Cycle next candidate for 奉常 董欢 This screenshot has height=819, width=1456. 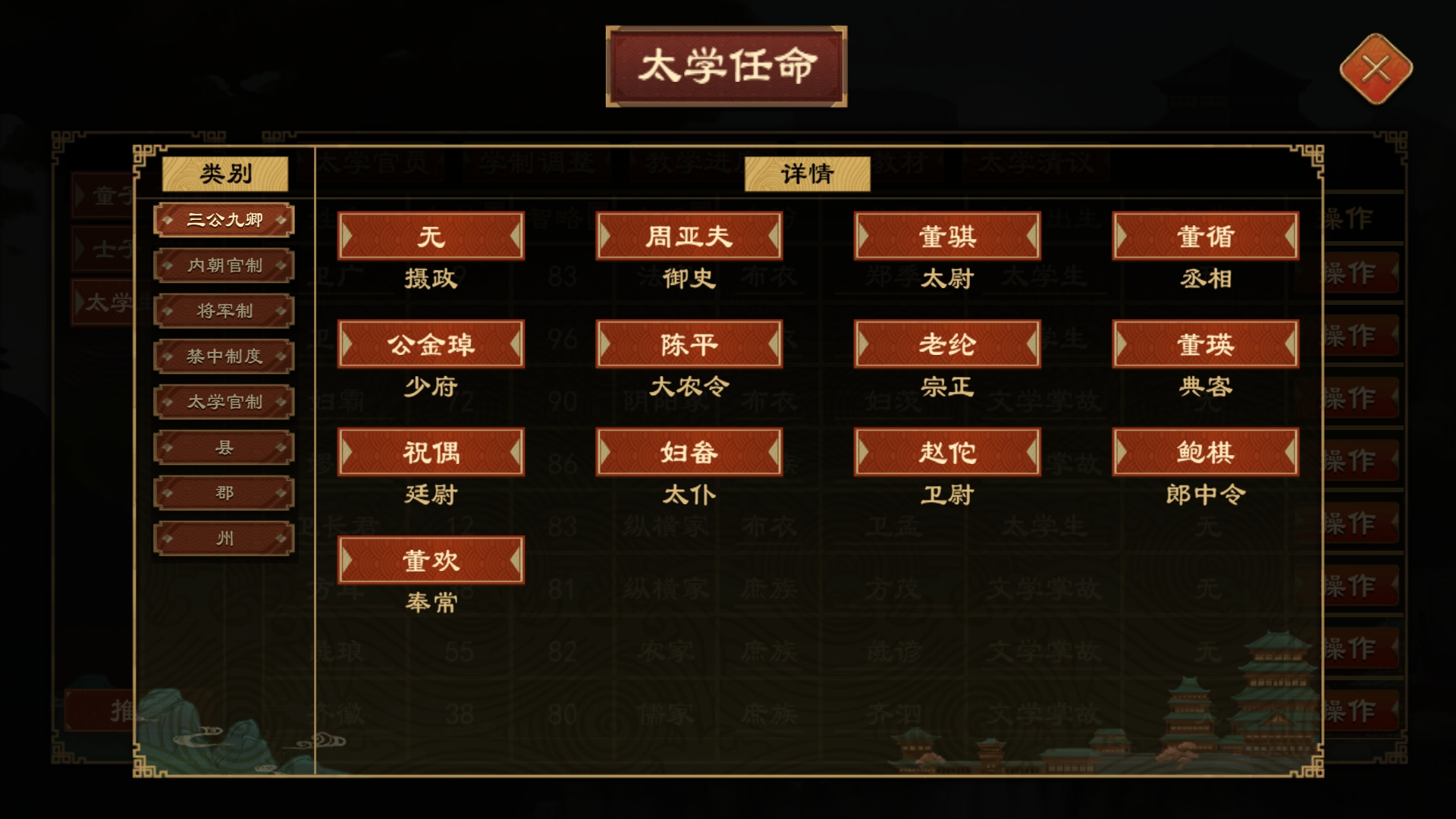coord(515,560)
